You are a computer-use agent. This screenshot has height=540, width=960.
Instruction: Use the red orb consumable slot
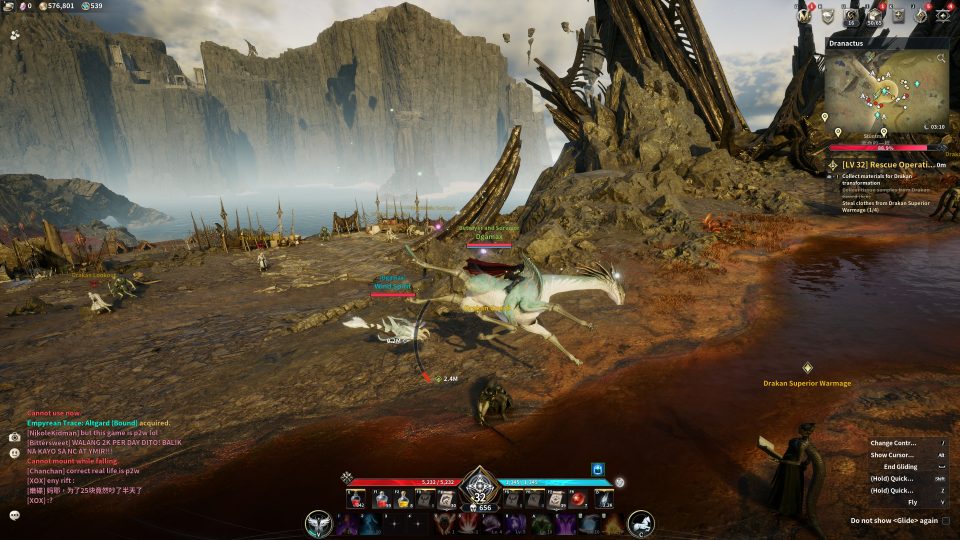(577, 499)
